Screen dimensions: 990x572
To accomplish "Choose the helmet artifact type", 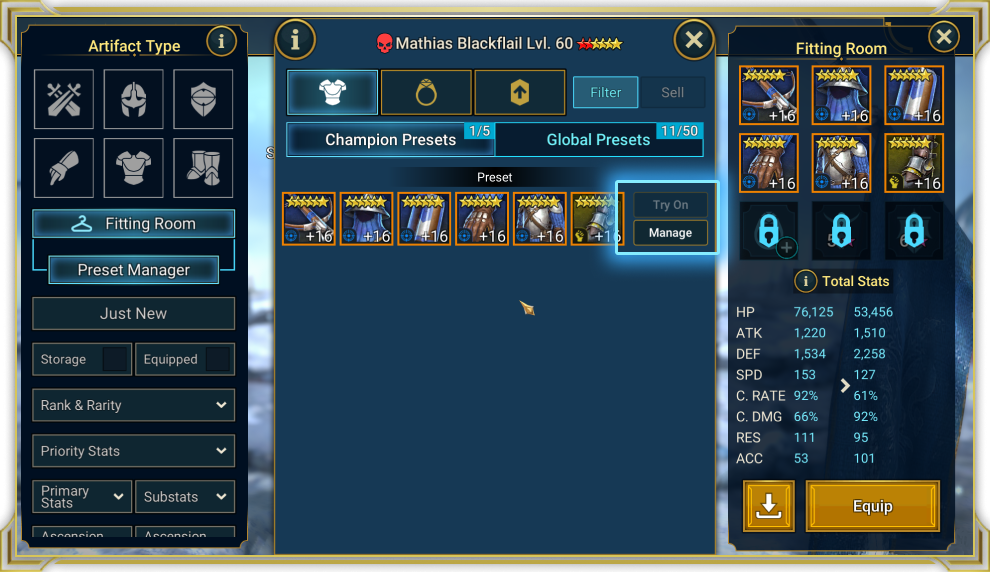I will pyautogui.click(x=133, y=99).
